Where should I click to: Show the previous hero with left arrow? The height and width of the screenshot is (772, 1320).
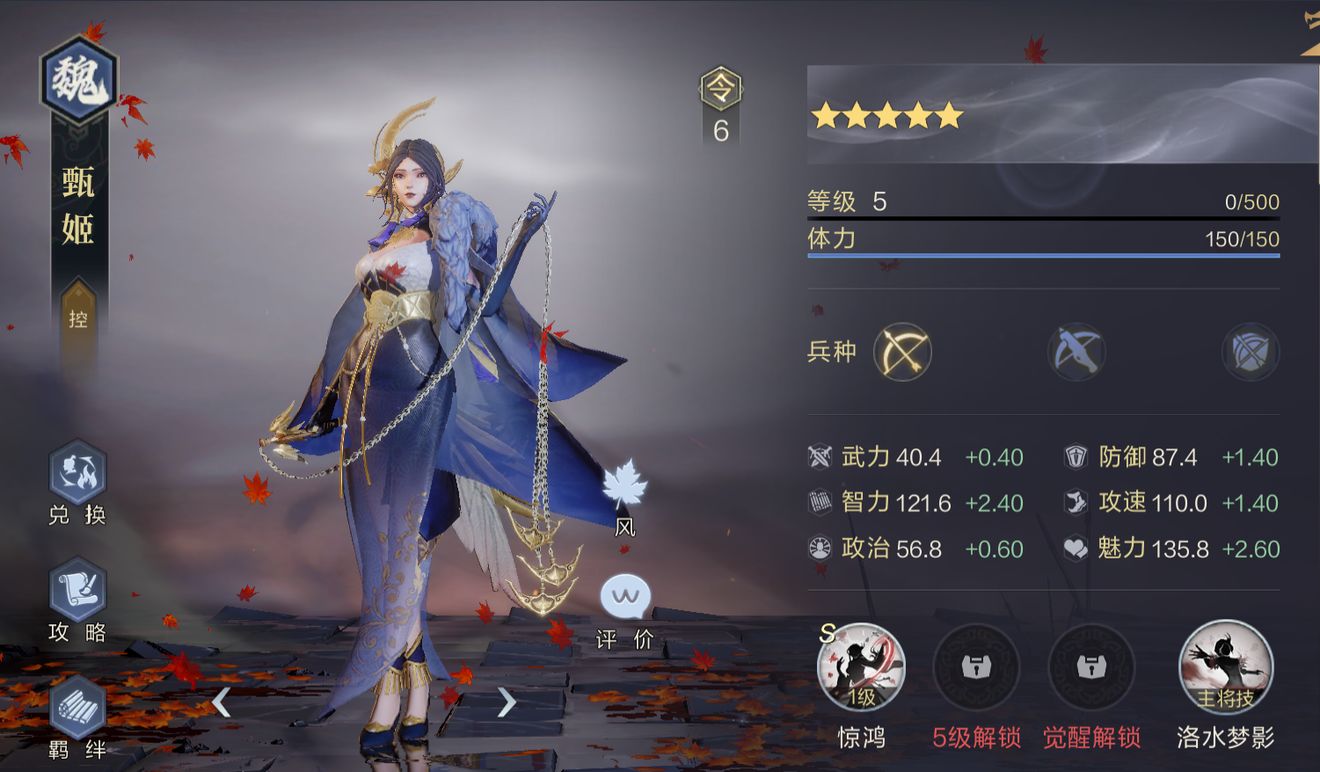[x=221, y=703]
